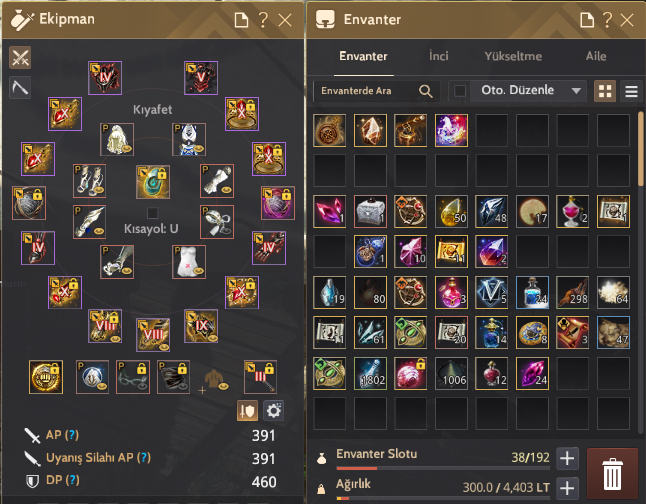The height and width of the screenshot is (504, 646).
Task: Click the crossed swords icon in Ekipman
Action: [20, 57]
